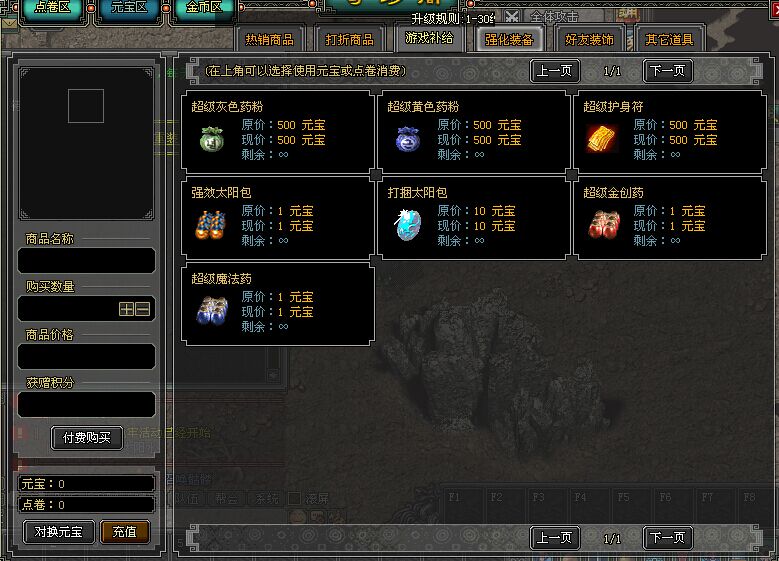Click the 对换元宝 exchange button

pyautogui.click(x=58, y=532)
